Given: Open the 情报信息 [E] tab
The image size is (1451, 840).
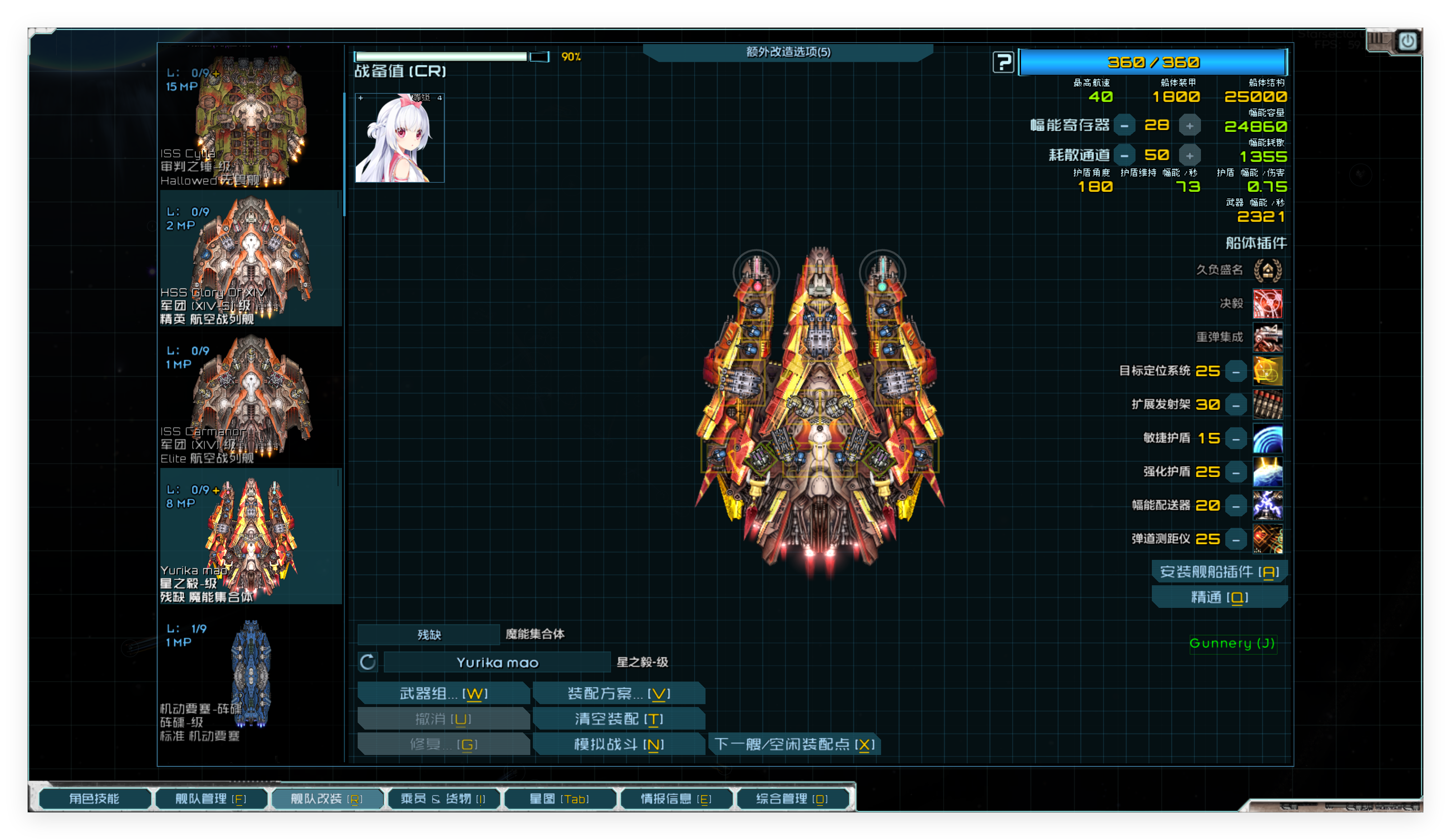Looking at the screenshot, I should [676, 799].
